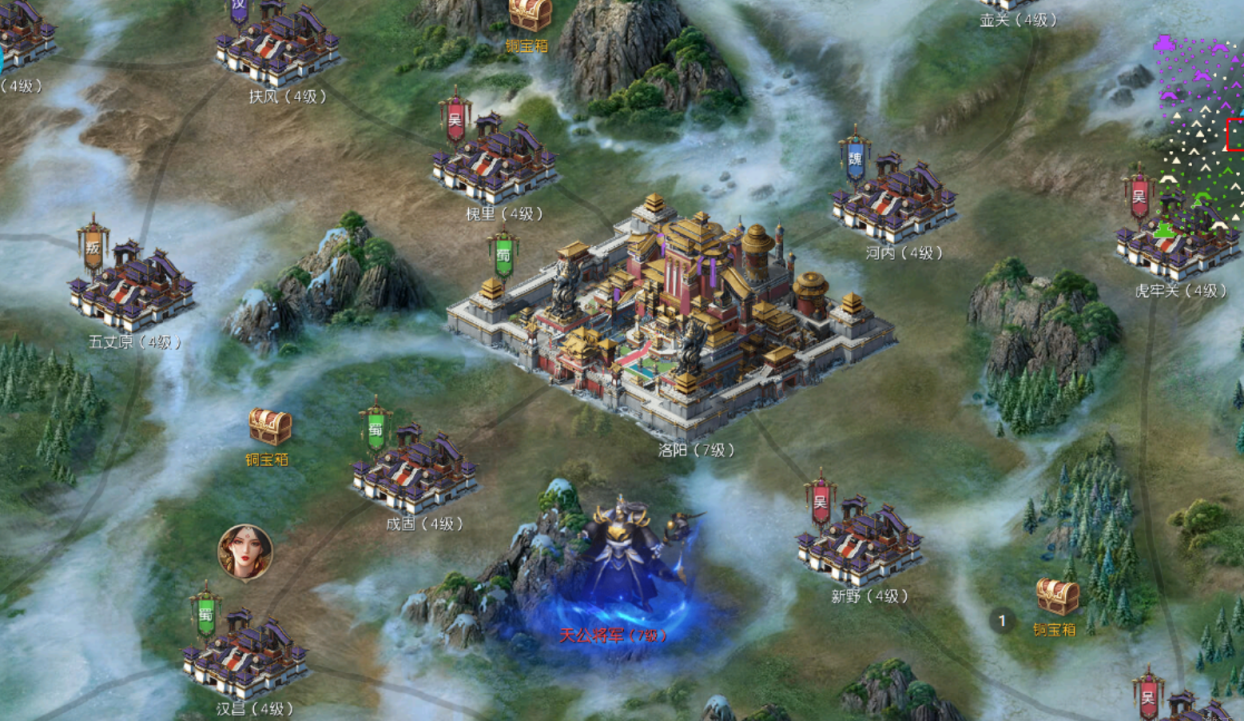Click the round number 1 badge
Screen dimensions: 1244x721
click(1002, 620)
